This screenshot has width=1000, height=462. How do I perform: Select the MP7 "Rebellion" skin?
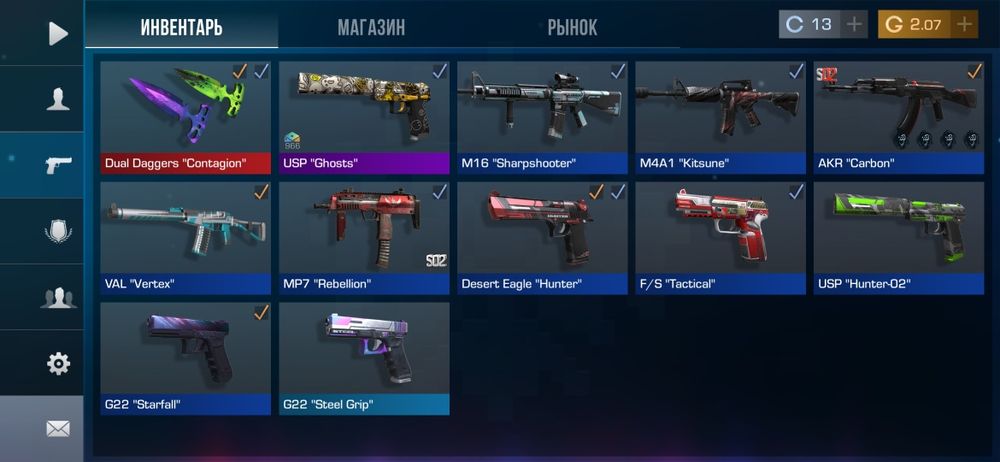tap(364, 237)
